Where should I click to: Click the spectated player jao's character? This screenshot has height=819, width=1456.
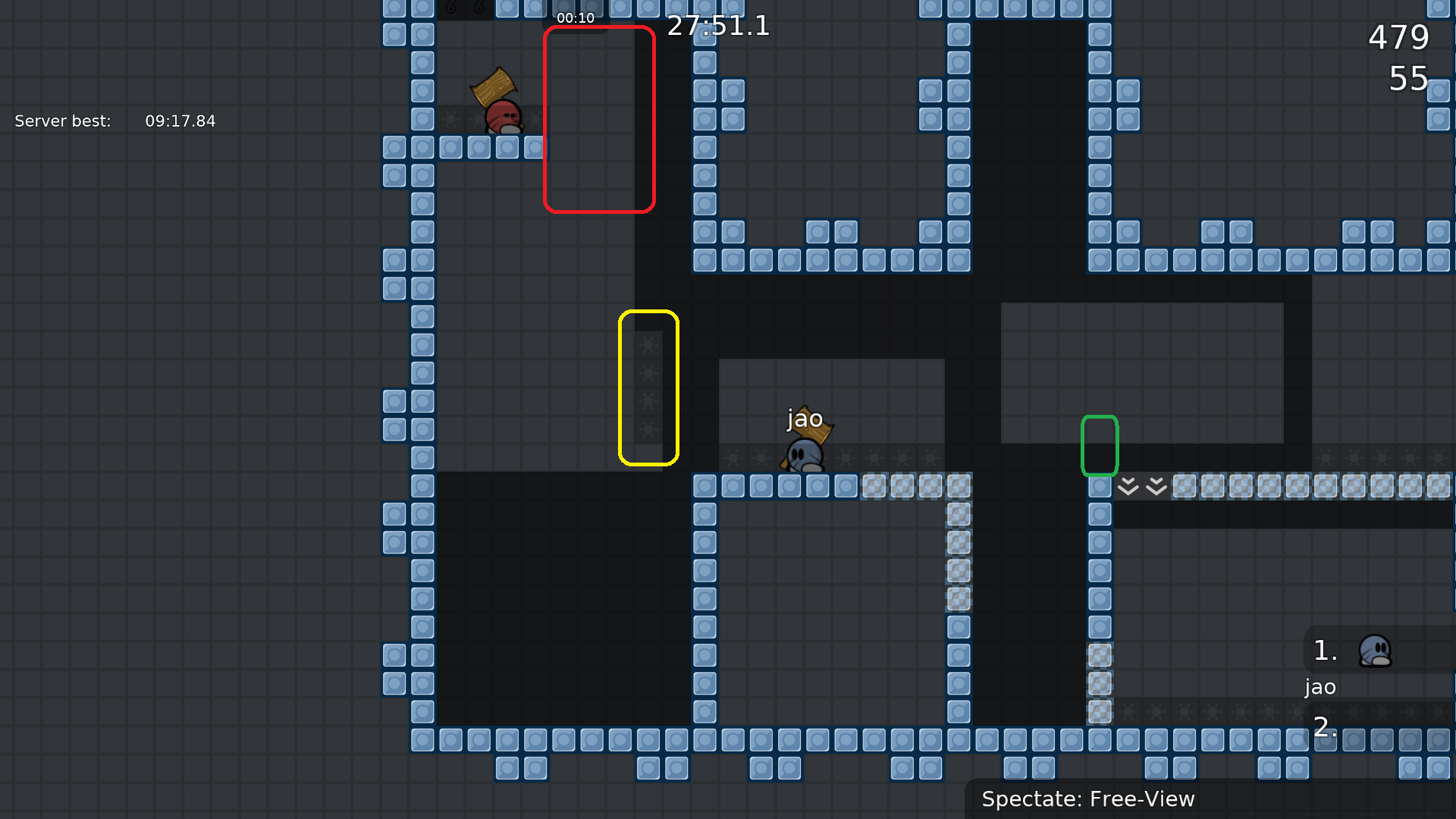pyautogui.click(x=804, y=455)
